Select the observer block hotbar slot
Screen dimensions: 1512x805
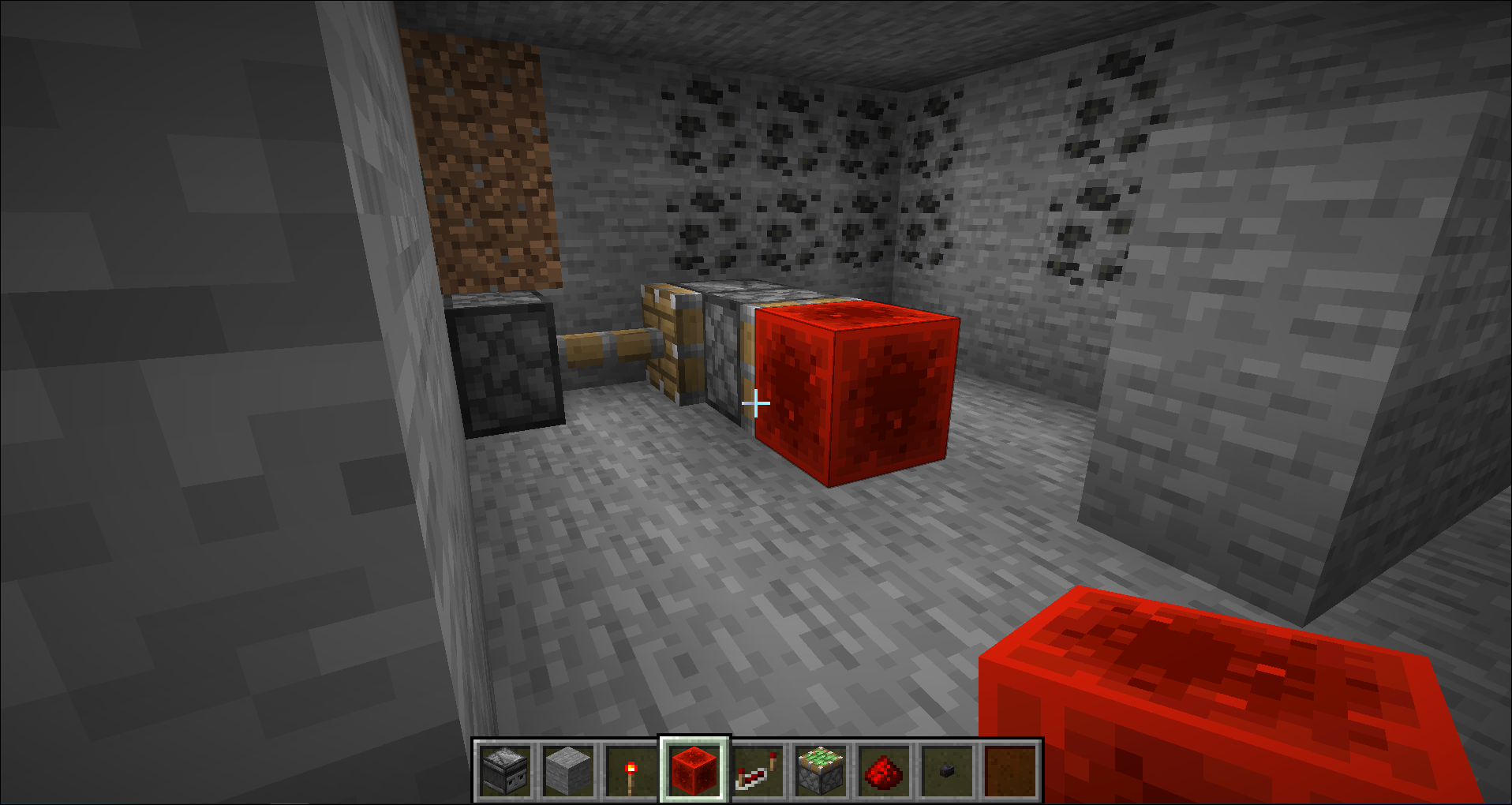tap(505, 770)
